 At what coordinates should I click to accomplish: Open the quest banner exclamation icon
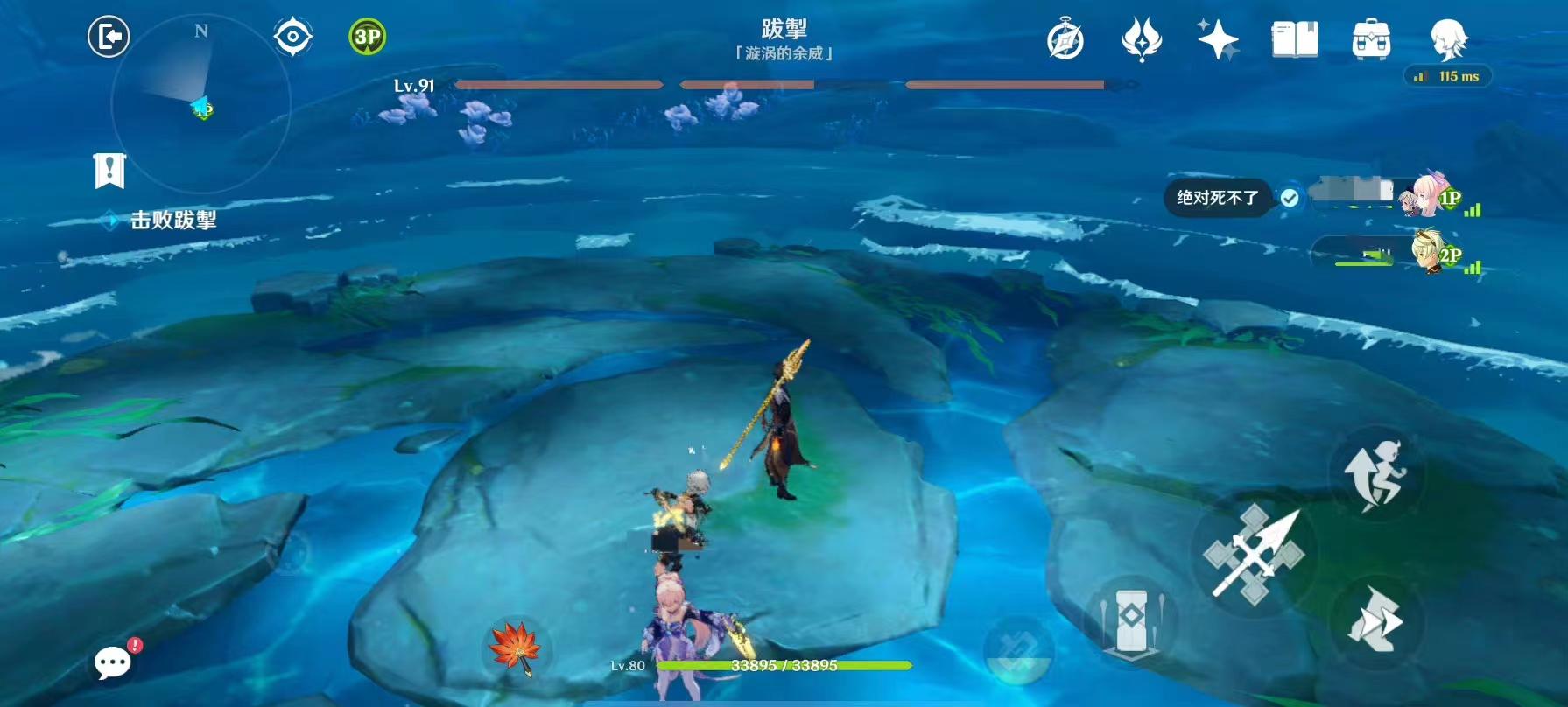tap(109, 171)
